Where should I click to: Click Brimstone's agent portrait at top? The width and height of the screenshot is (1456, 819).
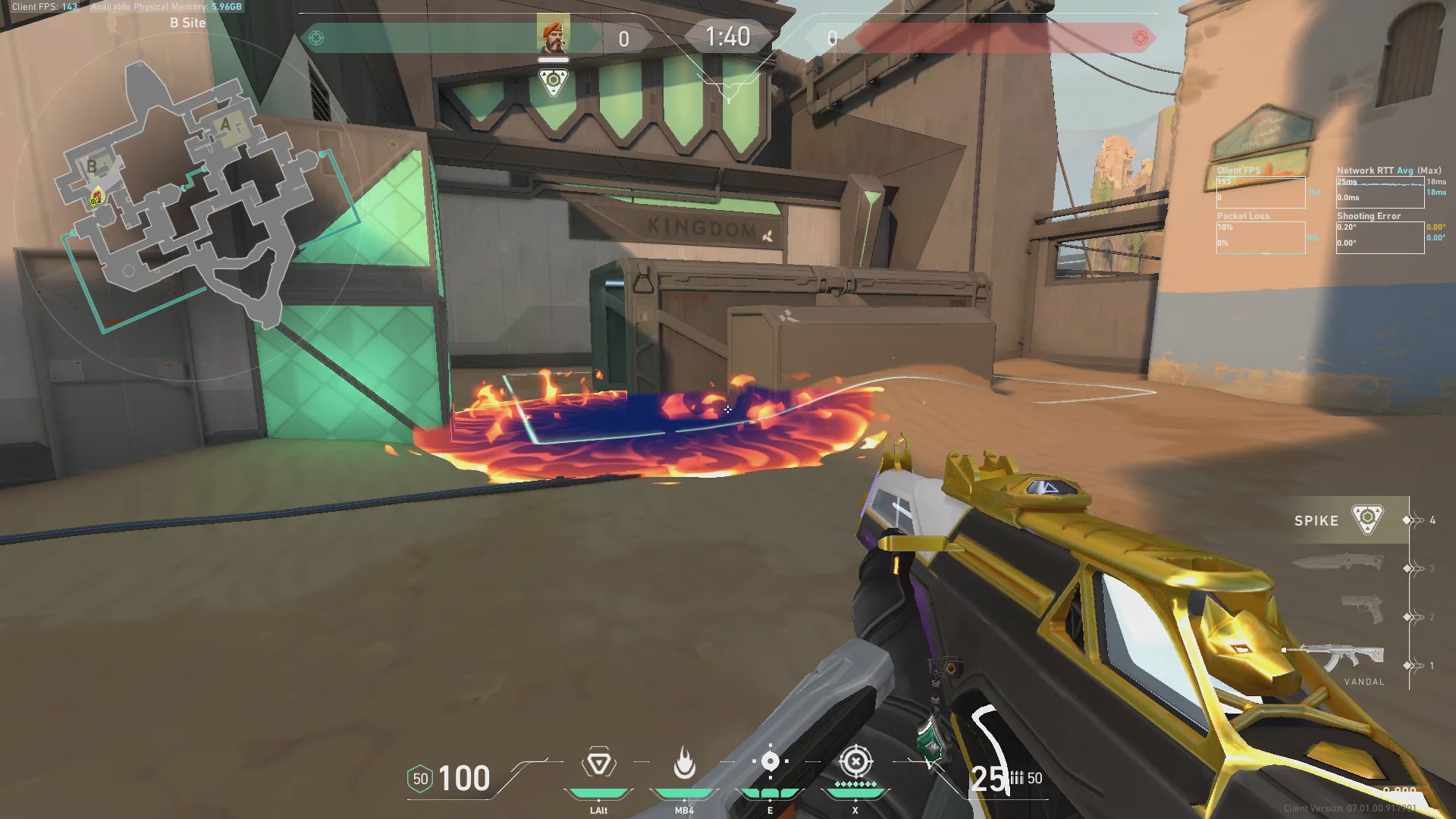[x=553, y=36]
